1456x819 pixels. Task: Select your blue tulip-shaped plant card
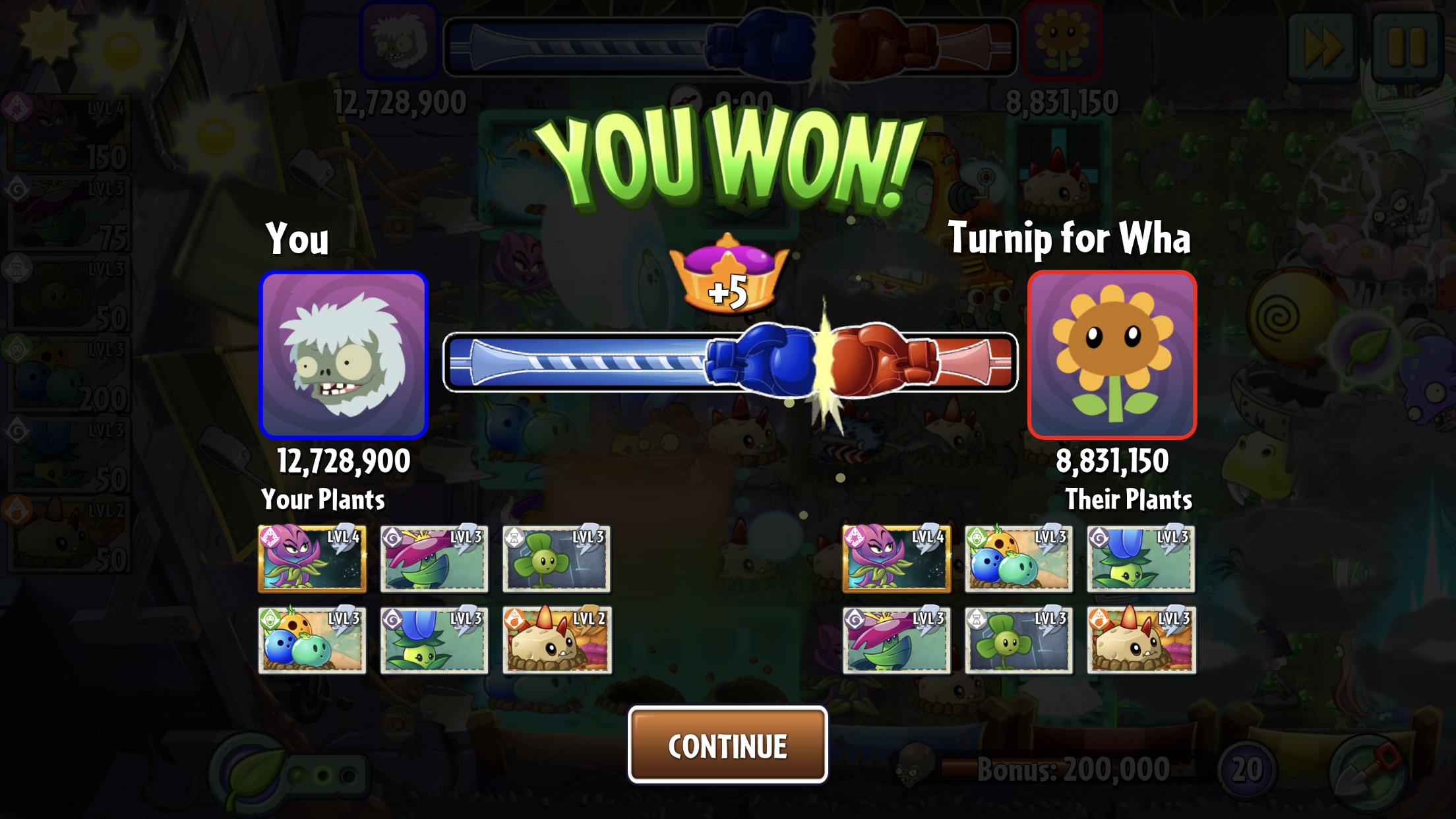point(434,640)
